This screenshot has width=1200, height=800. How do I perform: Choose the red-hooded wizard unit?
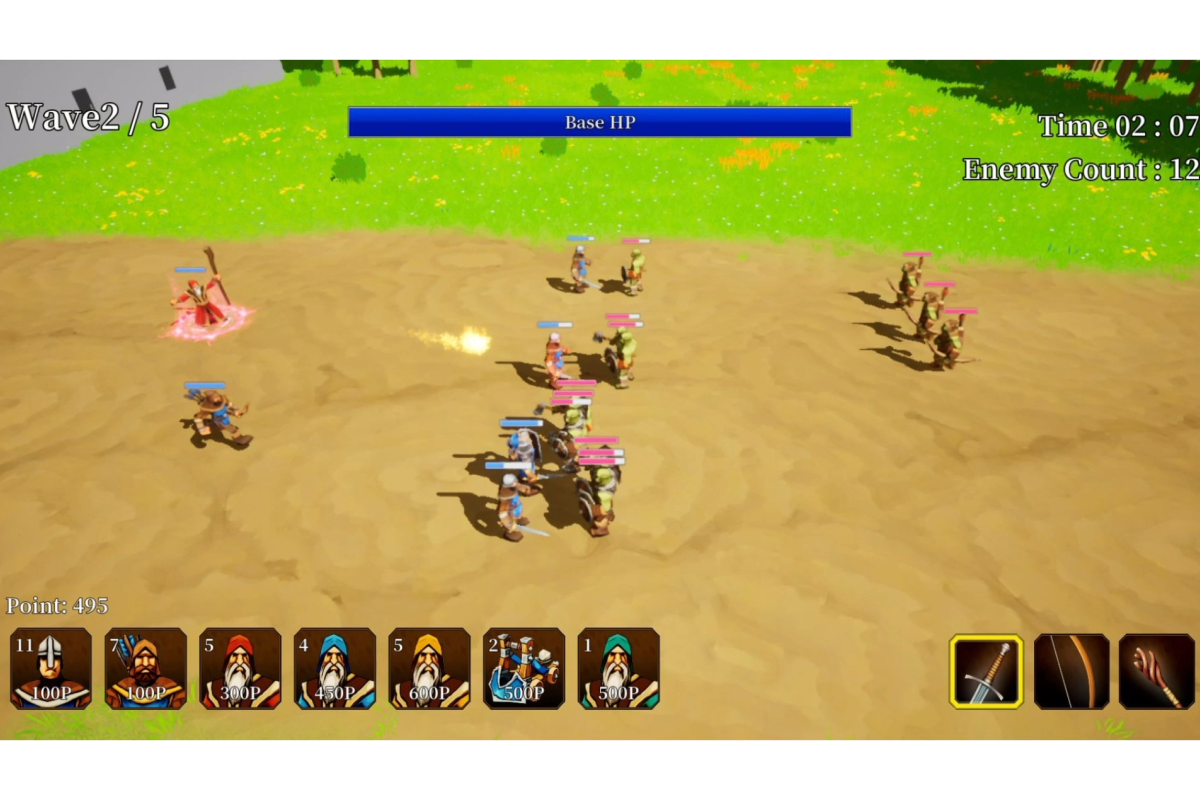[x=240, y=668]
